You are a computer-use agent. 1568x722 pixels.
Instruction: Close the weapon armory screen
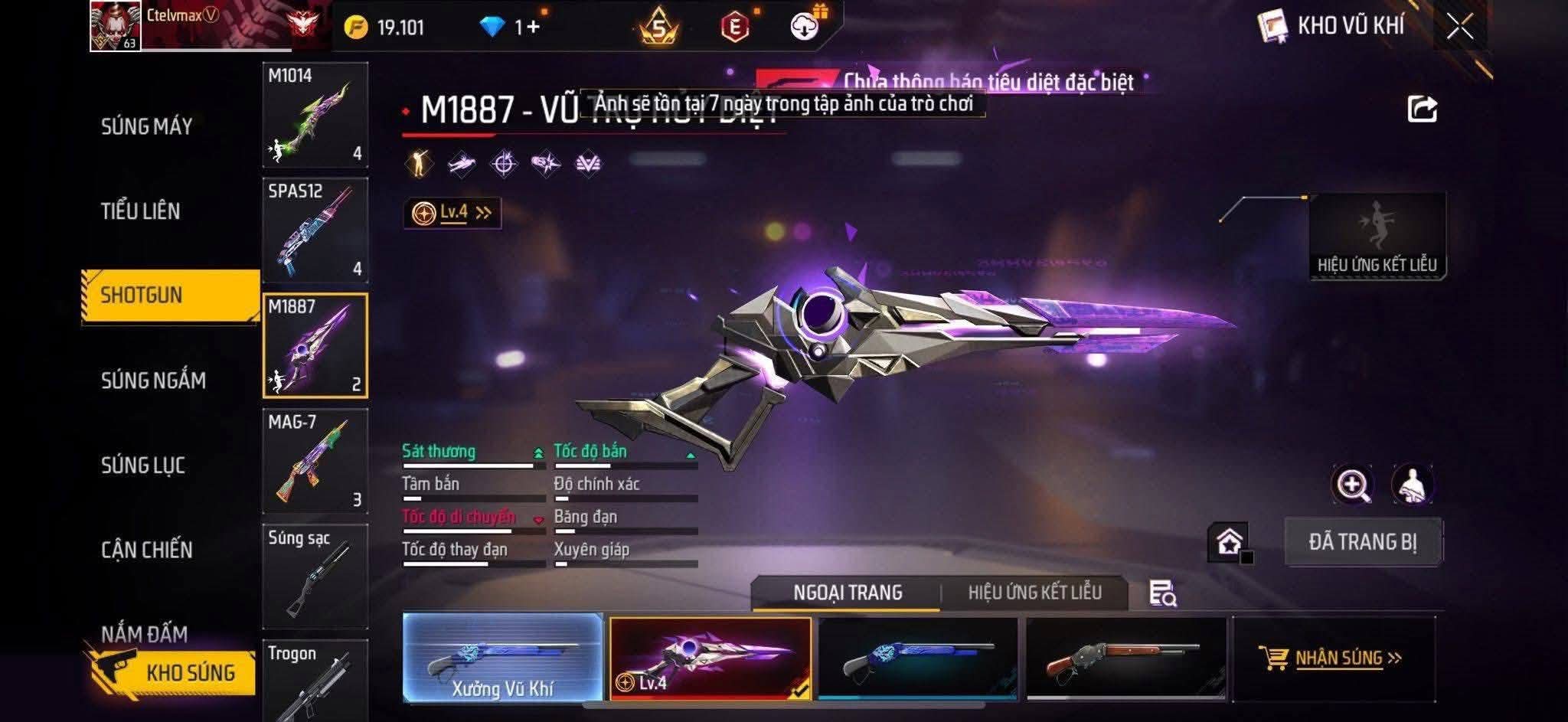tap(1459, 27)
